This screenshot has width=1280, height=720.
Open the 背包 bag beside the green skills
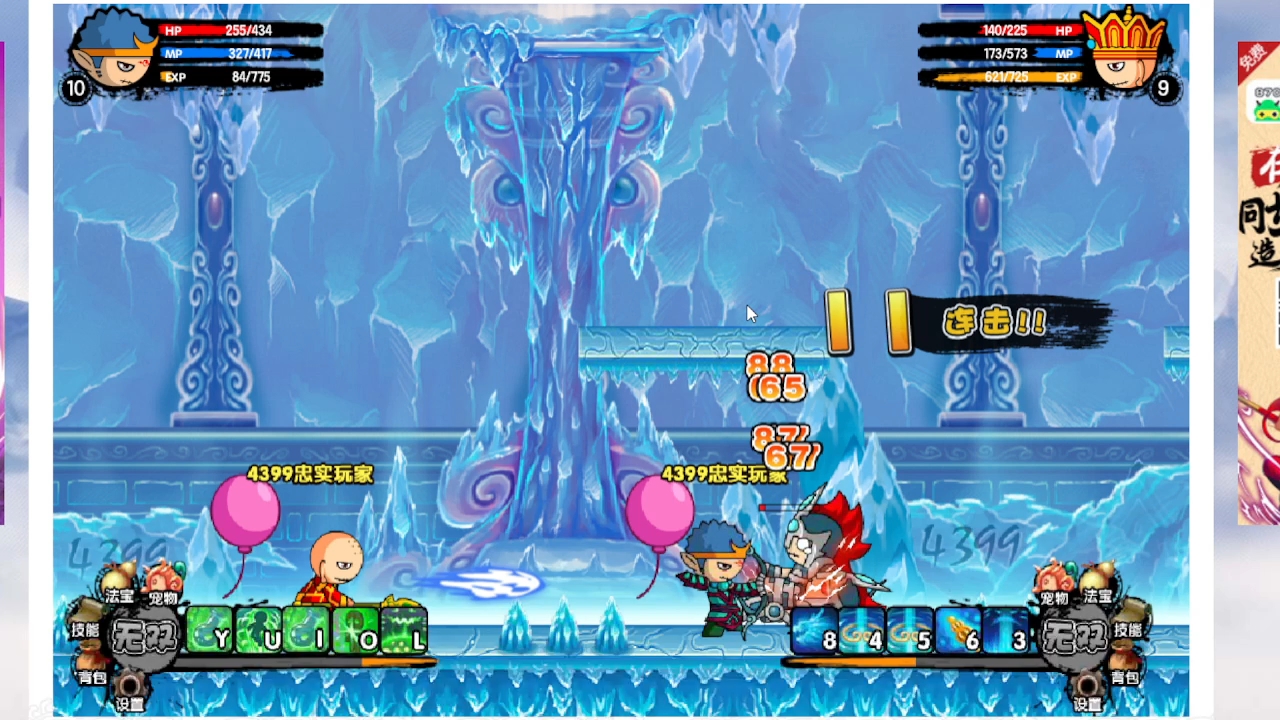click(x=92, y=668)
